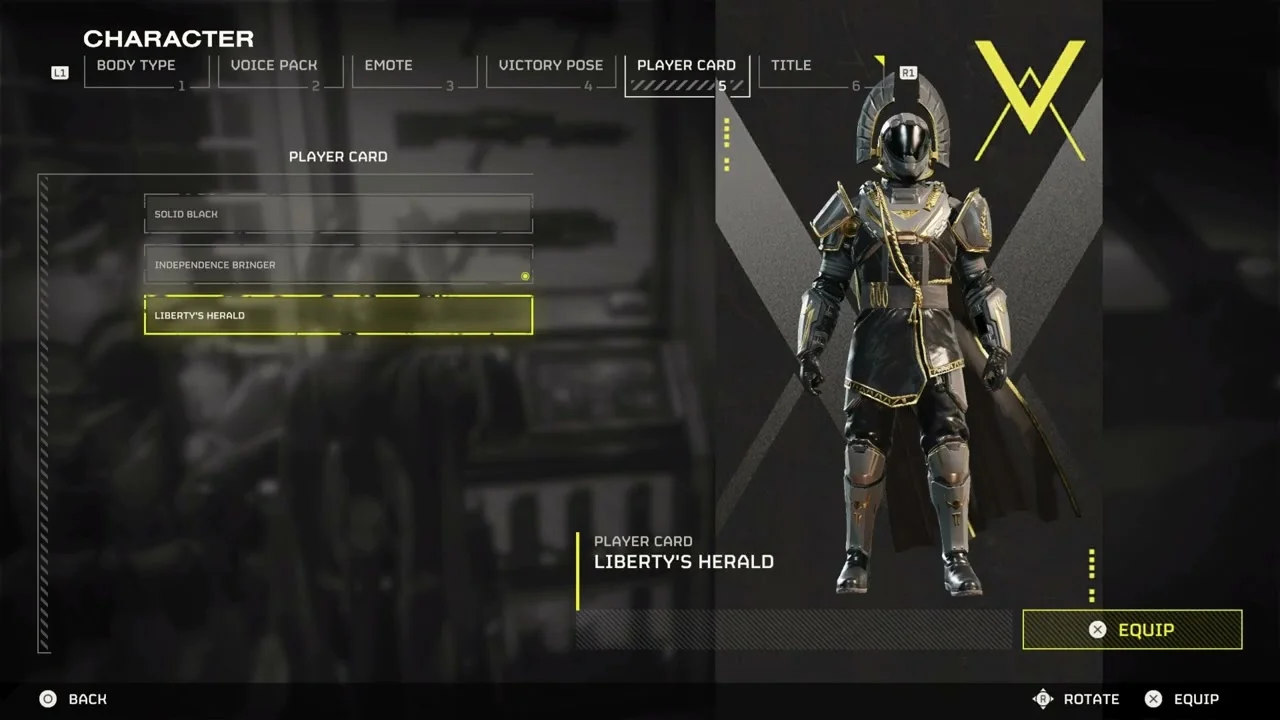Choose the Solid Black player card
Screen dimensions: 1280x720
coord(338,214)
